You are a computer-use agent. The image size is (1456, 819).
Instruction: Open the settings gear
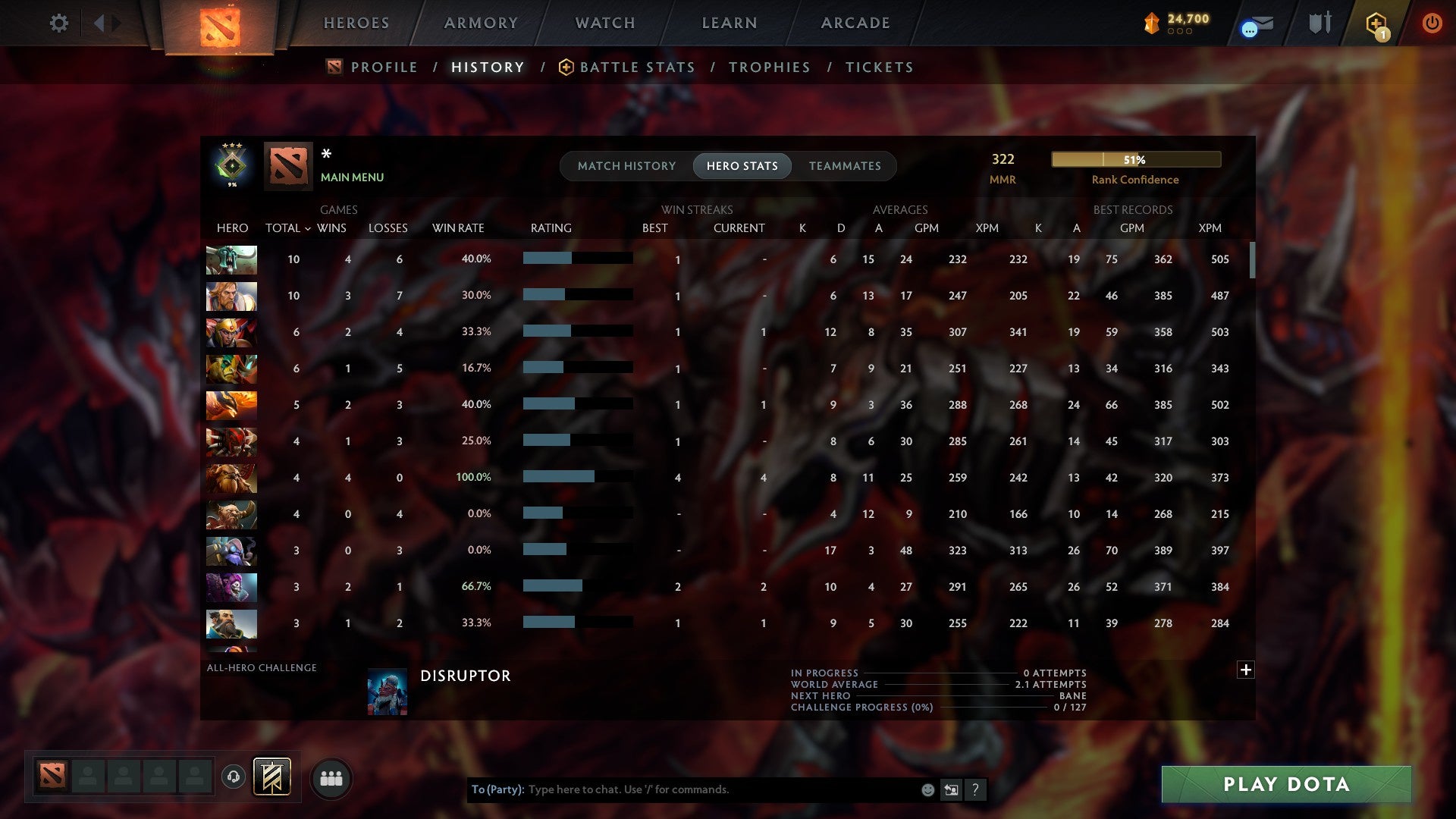59,23
